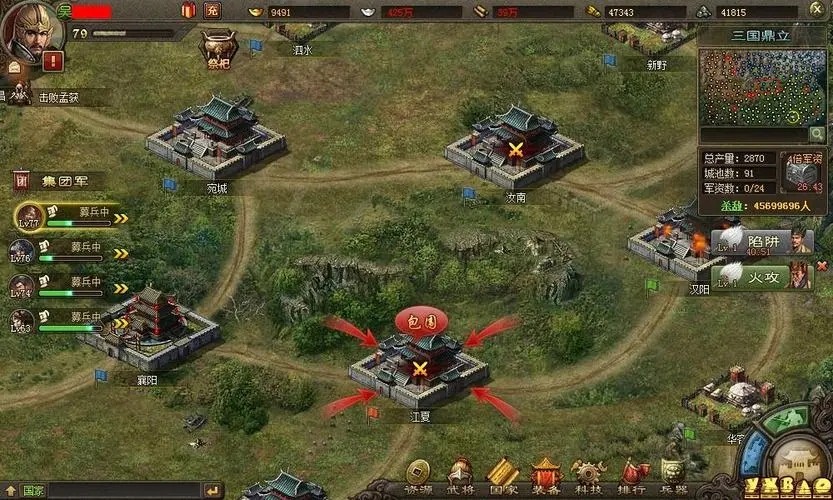Select the Lv.77 general in army list
Image resolution: width=833 pixels, height=500 pixels.
[x=28, y=214]
